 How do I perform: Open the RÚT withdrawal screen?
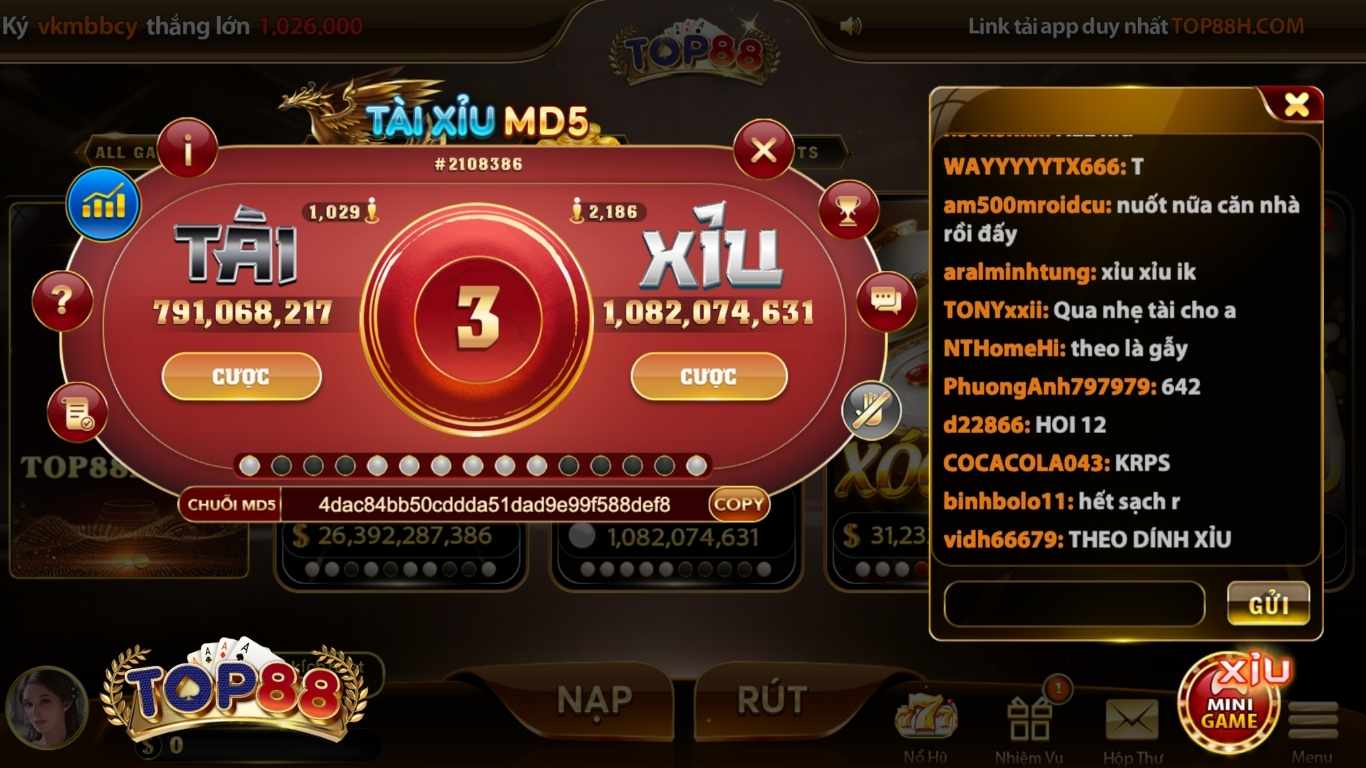point(770,700)
